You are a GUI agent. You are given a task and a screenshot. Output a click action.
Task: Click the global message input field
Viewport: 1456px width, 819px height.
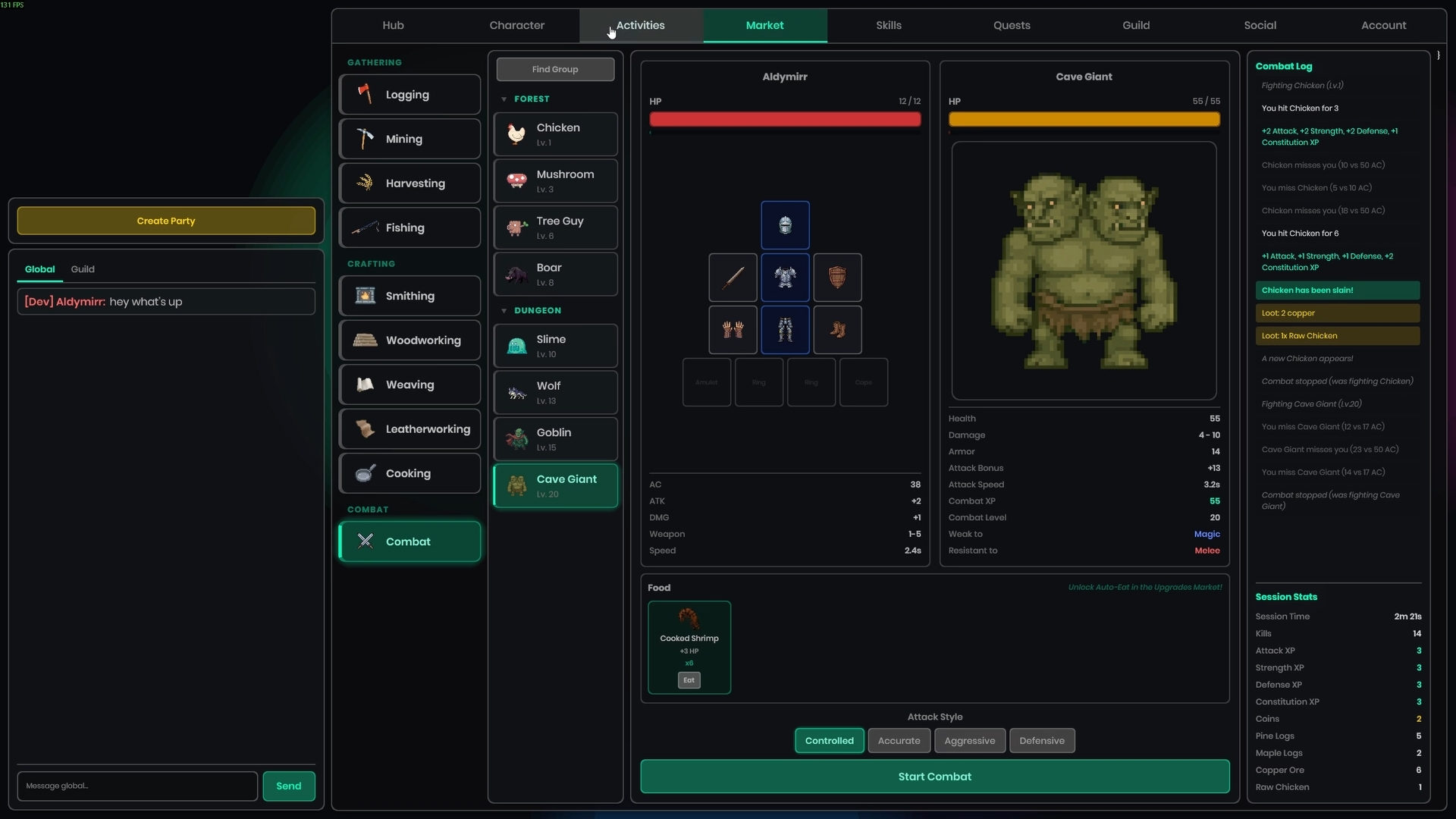coord(137,786)
